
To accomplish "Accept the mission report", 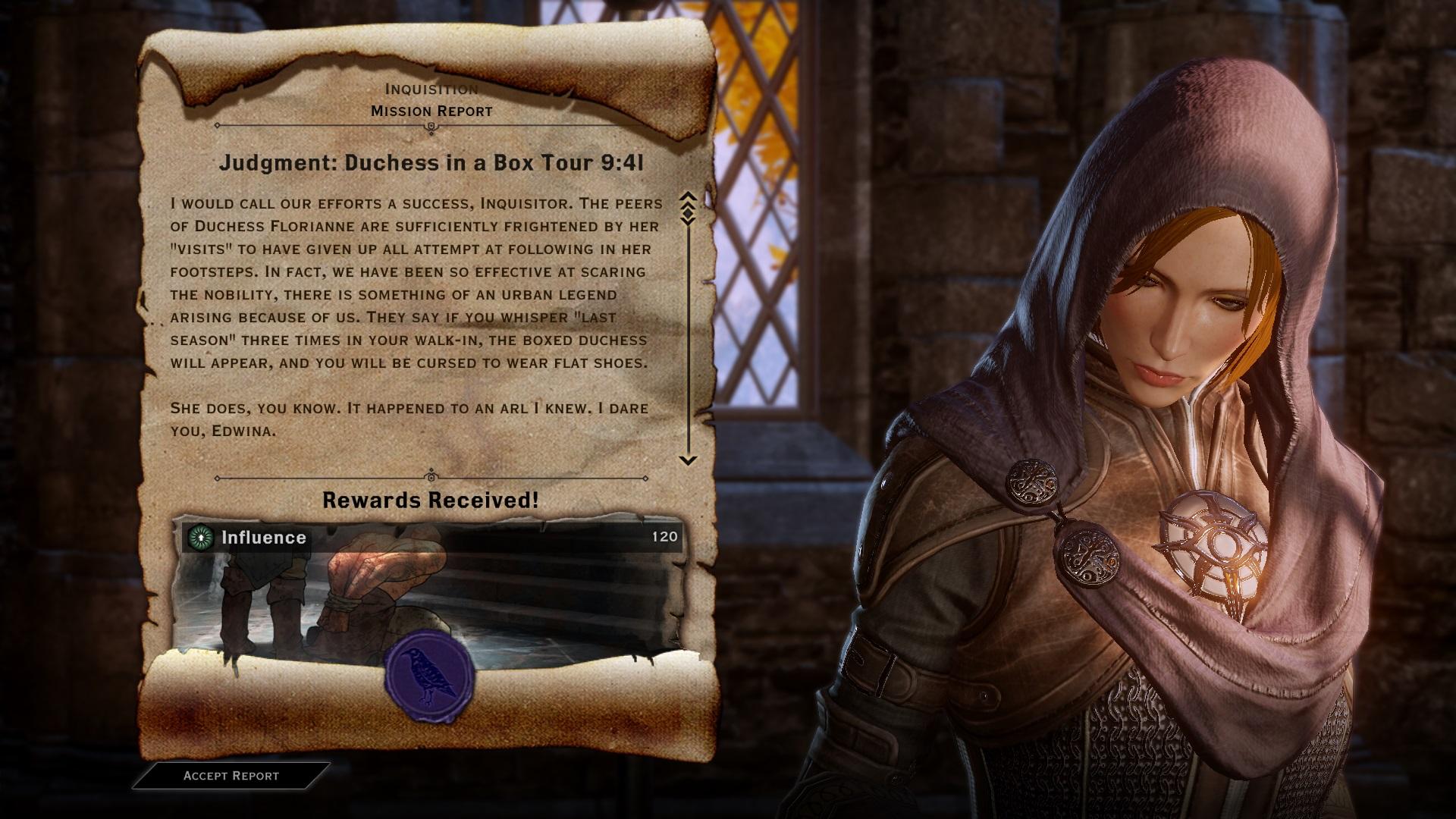I will click(x=231, y=776).
